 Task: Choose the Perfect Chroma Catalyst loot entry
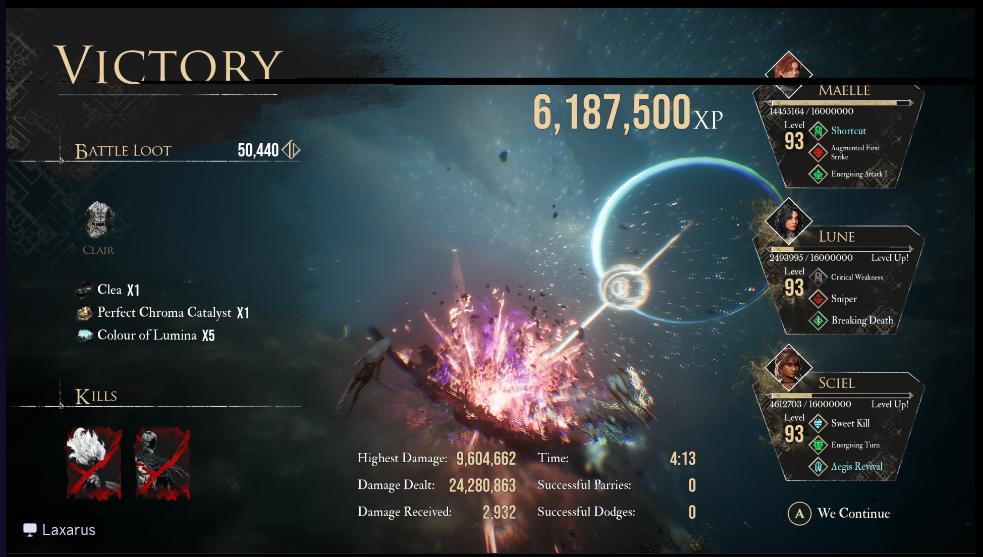click(162, 313)
